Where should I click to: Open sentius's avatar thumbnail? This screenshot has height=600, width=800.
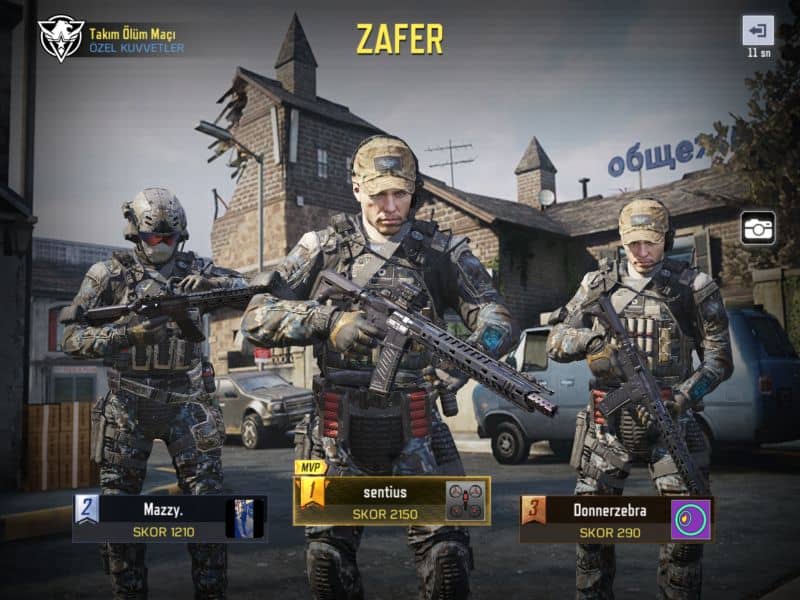(x=465, y=501)
